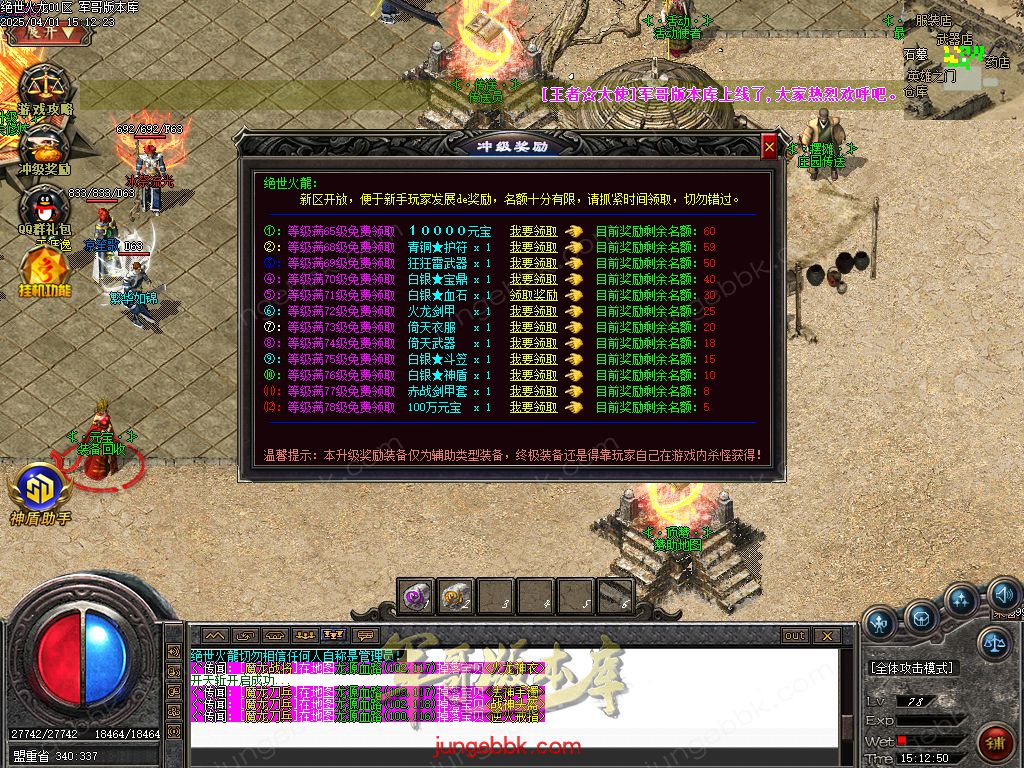Collapse the 展开 dropdown at top left

(50, 31)
